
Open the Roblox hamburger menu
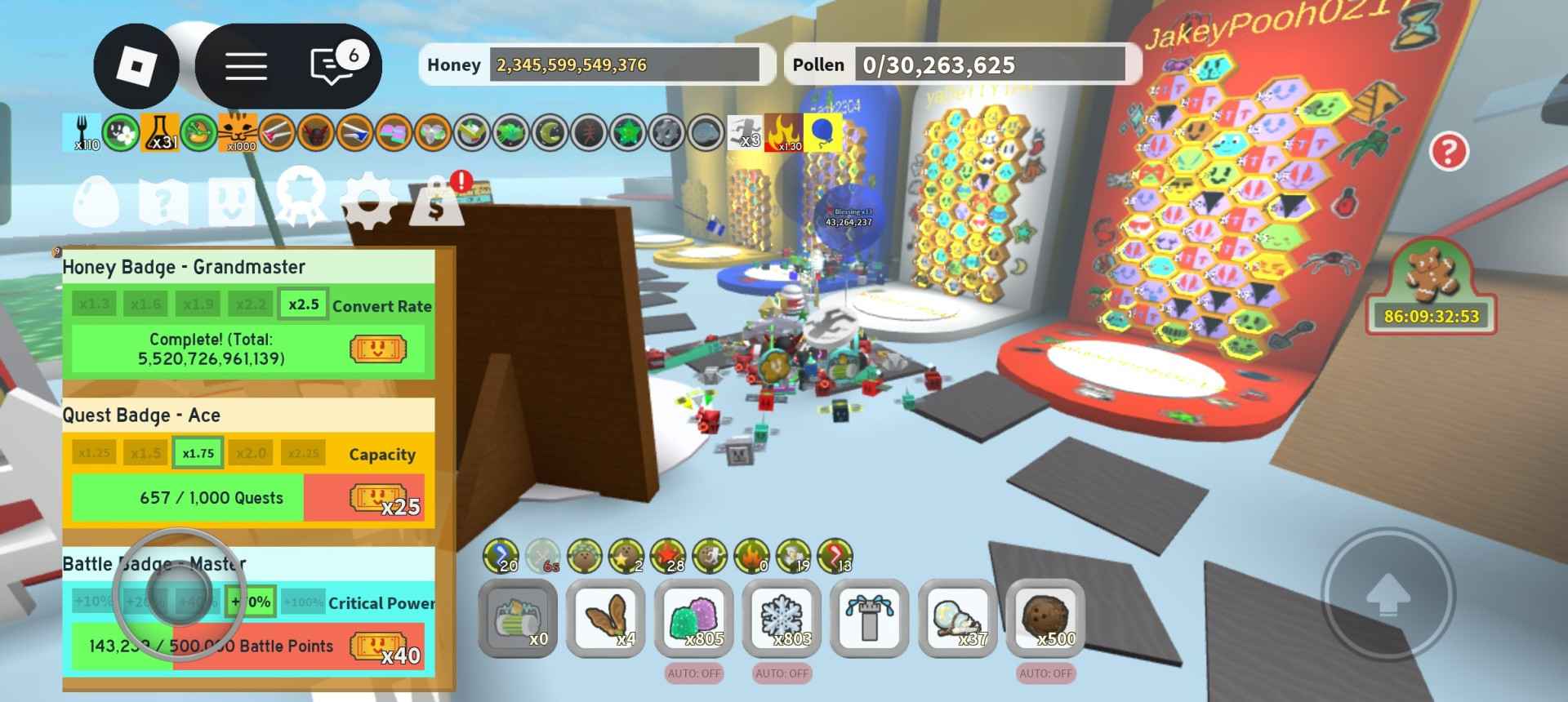pyautogui.click(x=244, y=67)
